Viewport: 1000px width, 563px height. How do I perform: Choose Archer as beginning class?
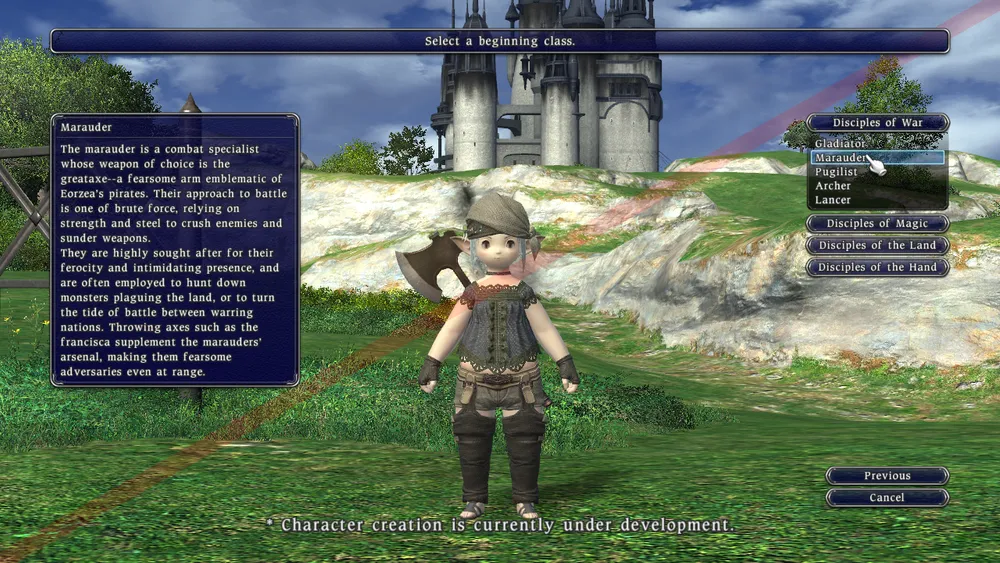pos(833,186)
